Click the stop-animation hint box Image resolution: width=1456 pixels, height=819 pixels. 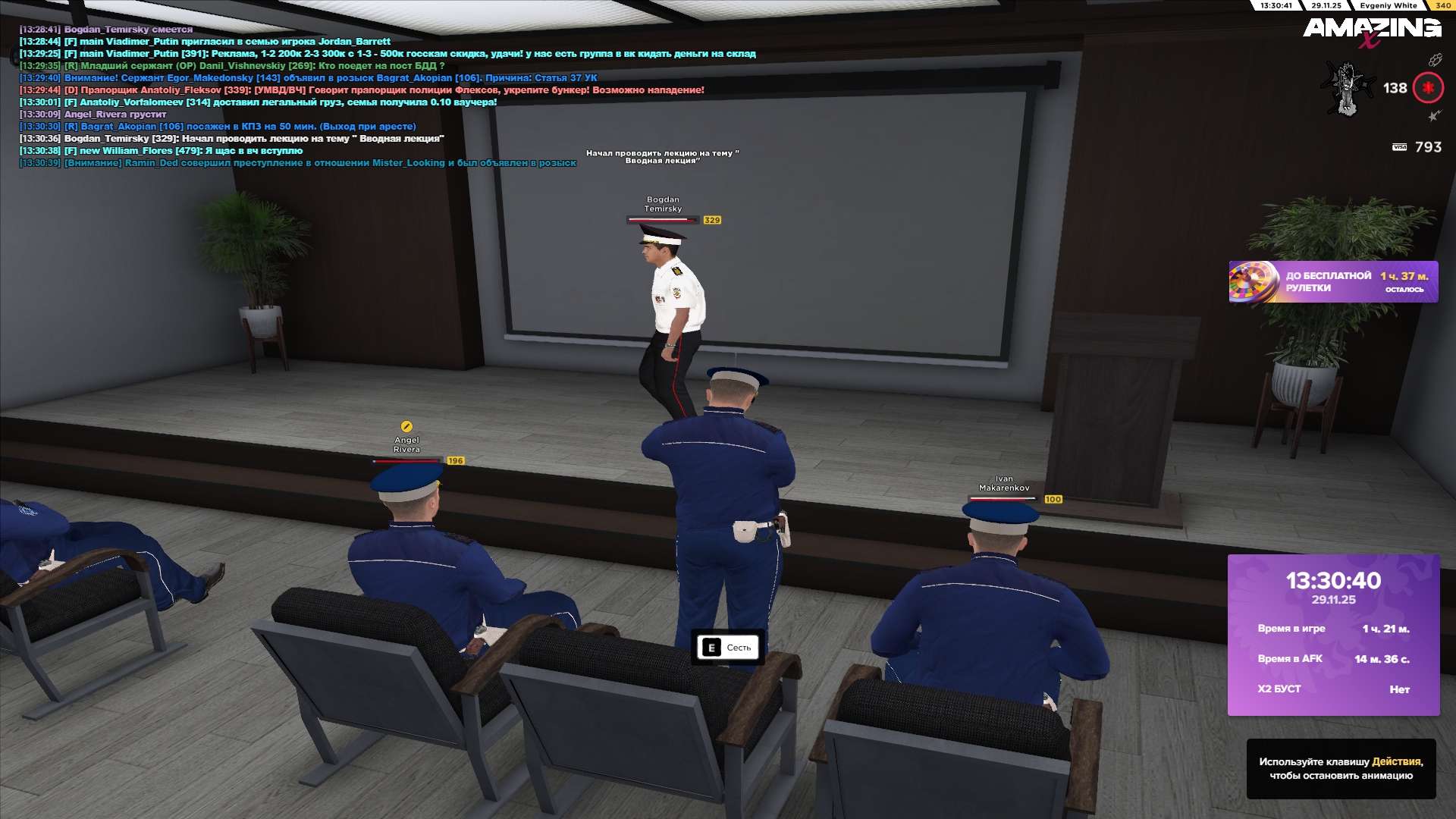(x=1341, y=768)
